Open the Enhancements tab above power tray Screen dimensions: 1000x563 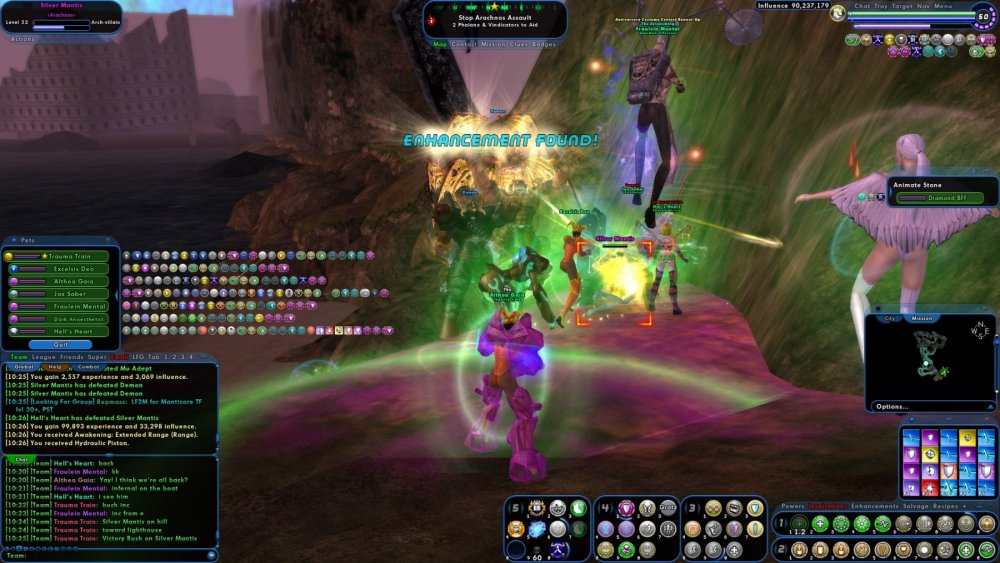pos(875,507)
